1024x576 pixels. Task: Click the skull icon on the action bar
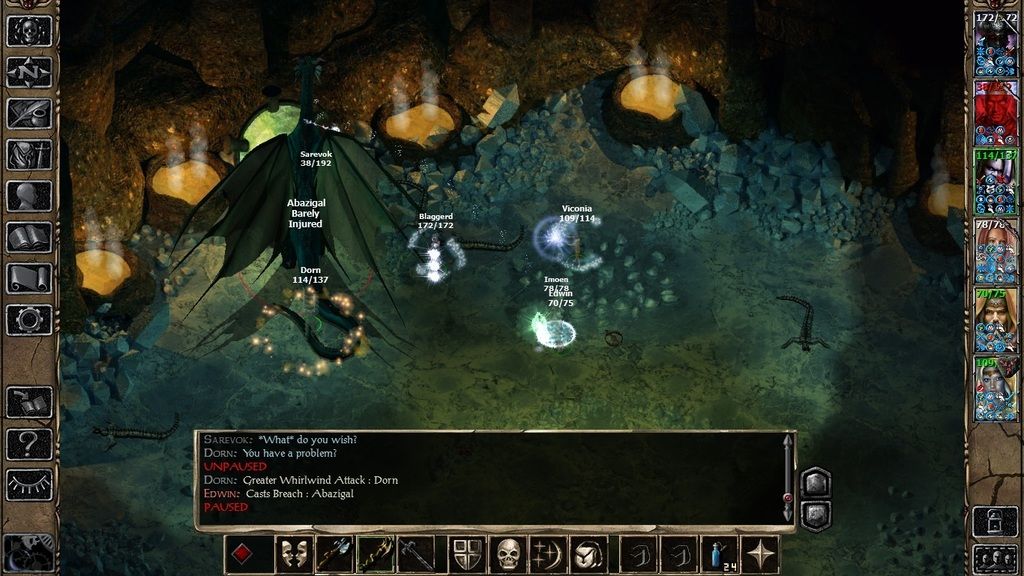point(508,554)
